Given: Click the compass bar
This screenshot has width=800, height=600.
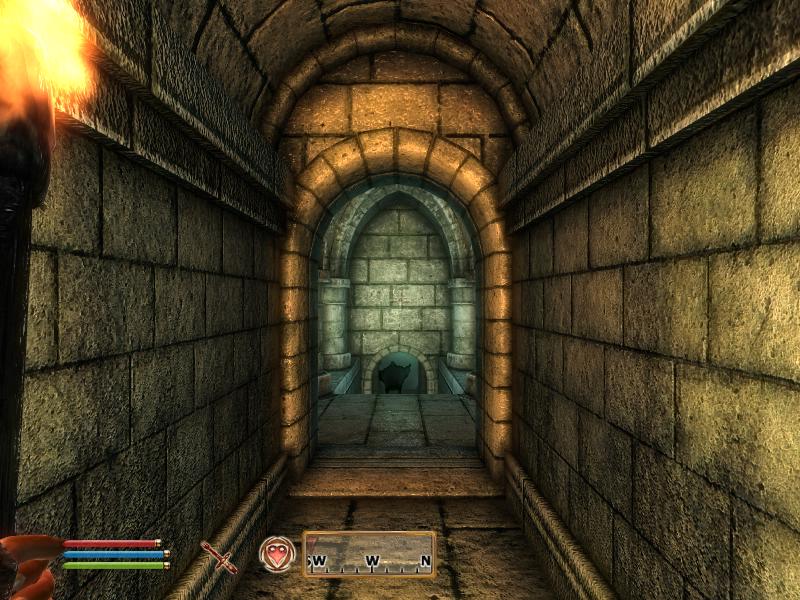Looking at the screenshot, I should tap(369, 554).
